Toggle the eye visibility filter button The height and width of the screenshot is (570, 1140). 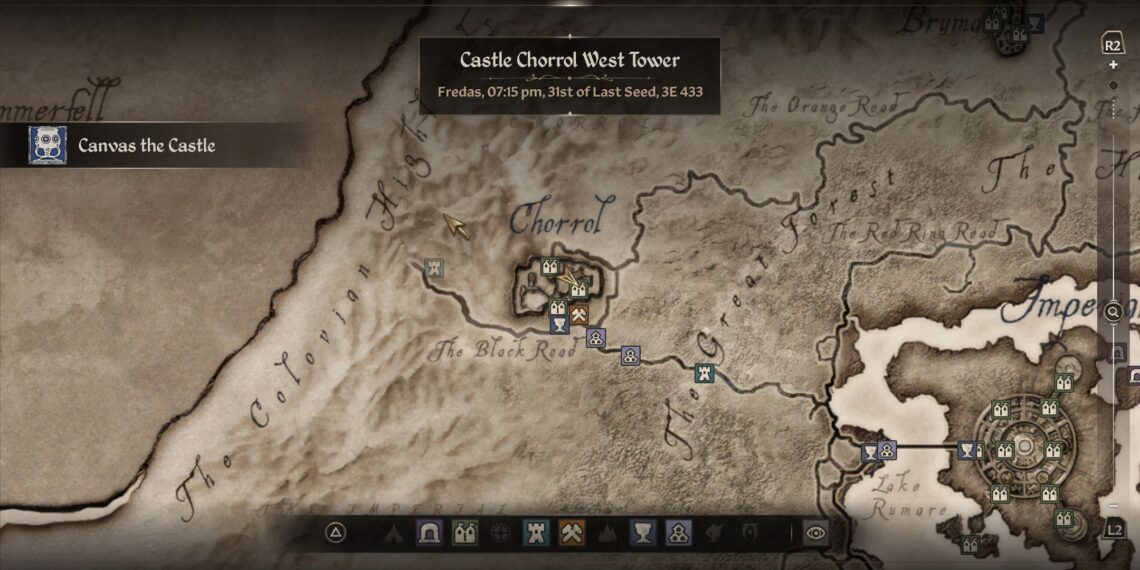[x=815, y=533]
